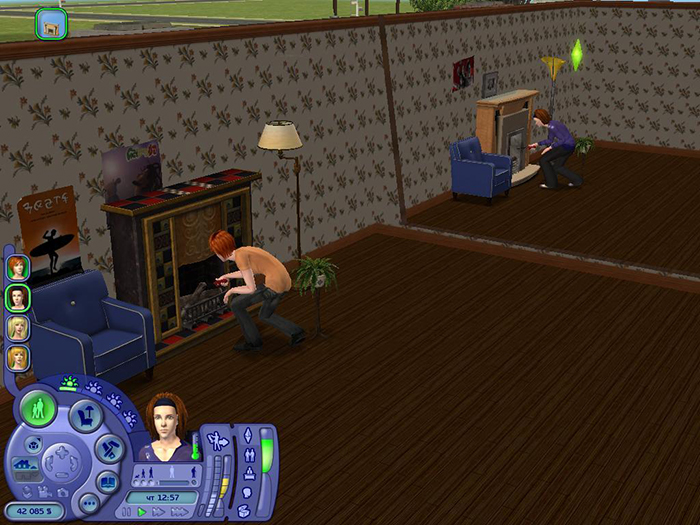Open Build mode with the hammer button
This screenshot has width=700, height=525.
click(109, 449)
